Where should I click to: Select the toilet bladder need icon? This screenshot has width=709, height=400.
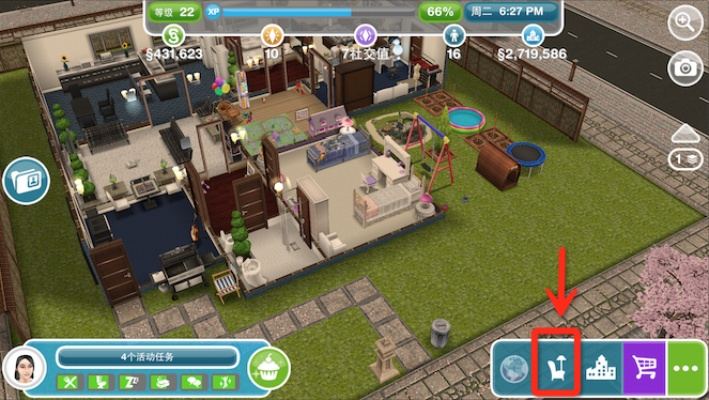click(x=101, y=382)
